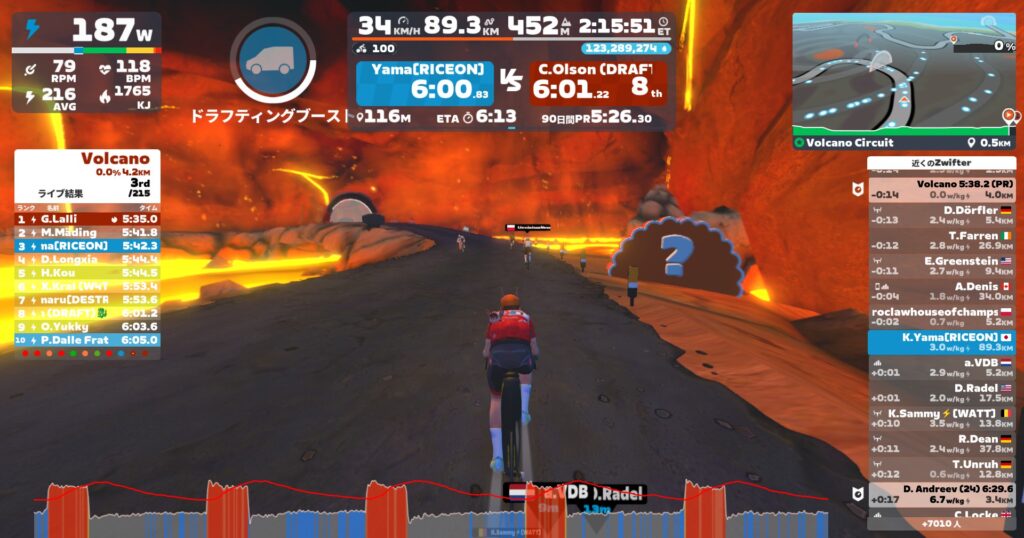Select roclawhouseofchamps rider row
Screen dimensions: 1024x538
click(x=940, y=316)
